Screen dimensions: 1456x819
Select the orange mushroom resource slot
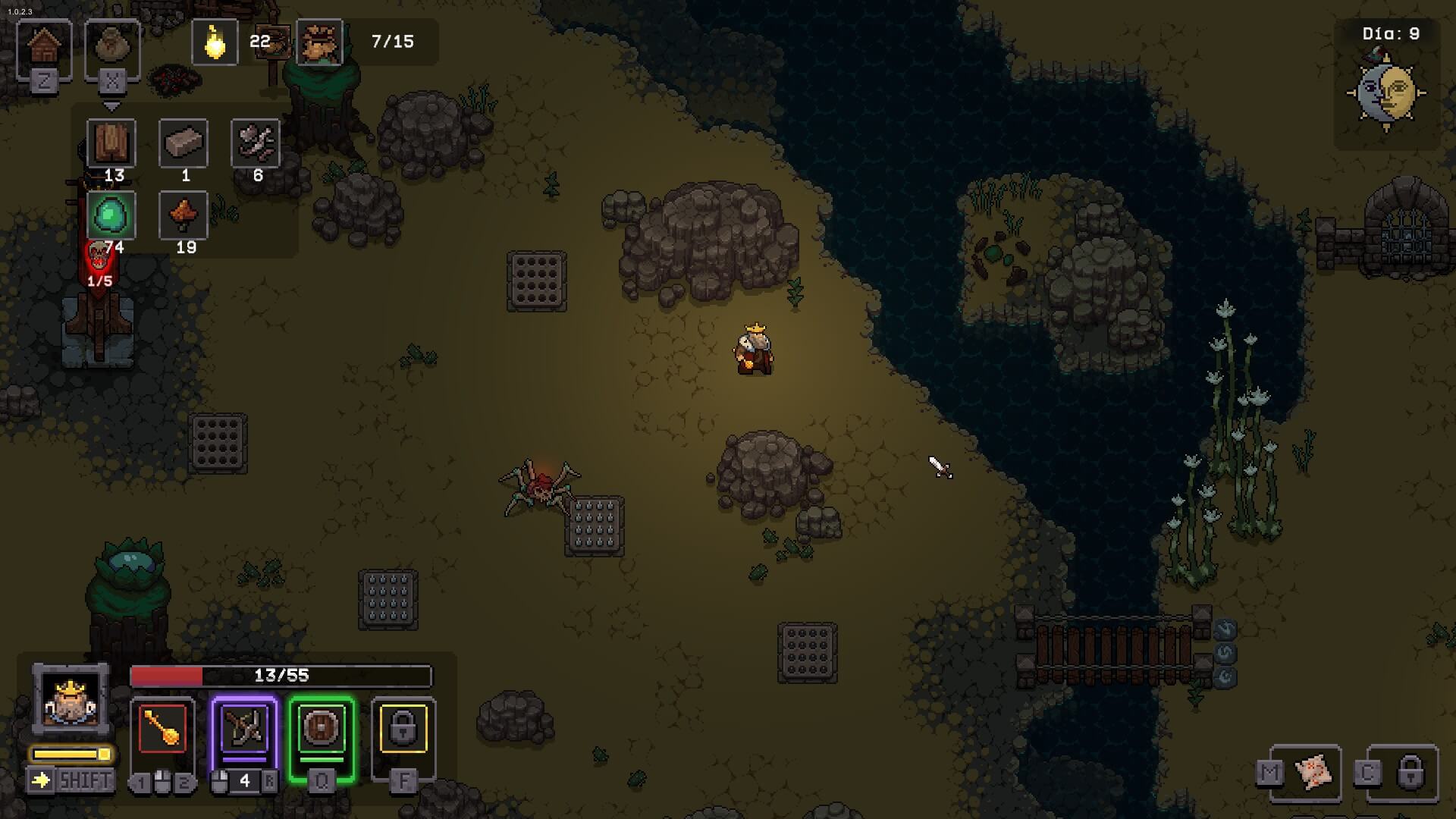pyautogui.click(x=184, y=215)
